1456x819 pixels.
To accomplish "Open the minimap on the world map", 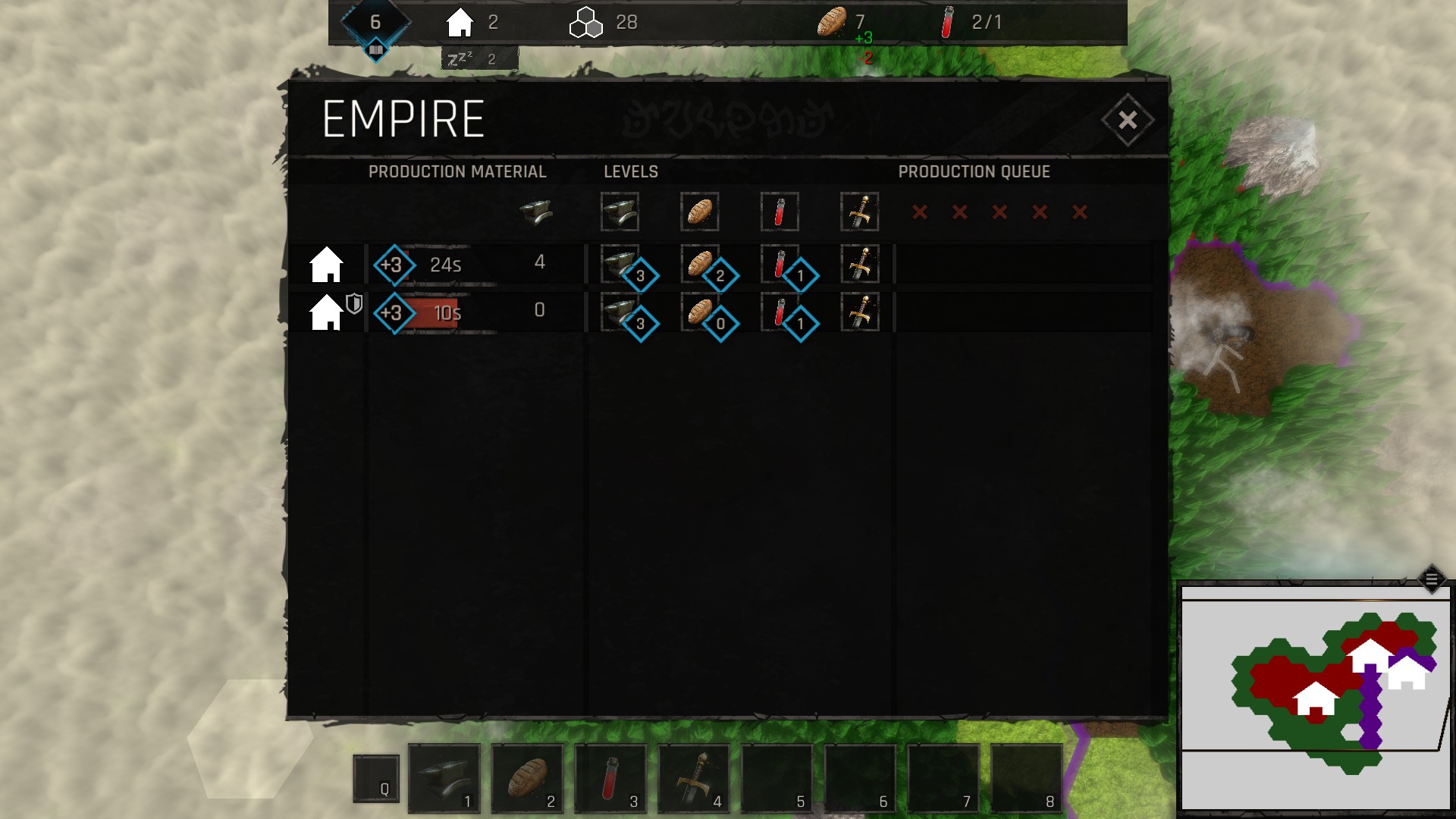I will pyautogui.click(x=1316, y=698).
